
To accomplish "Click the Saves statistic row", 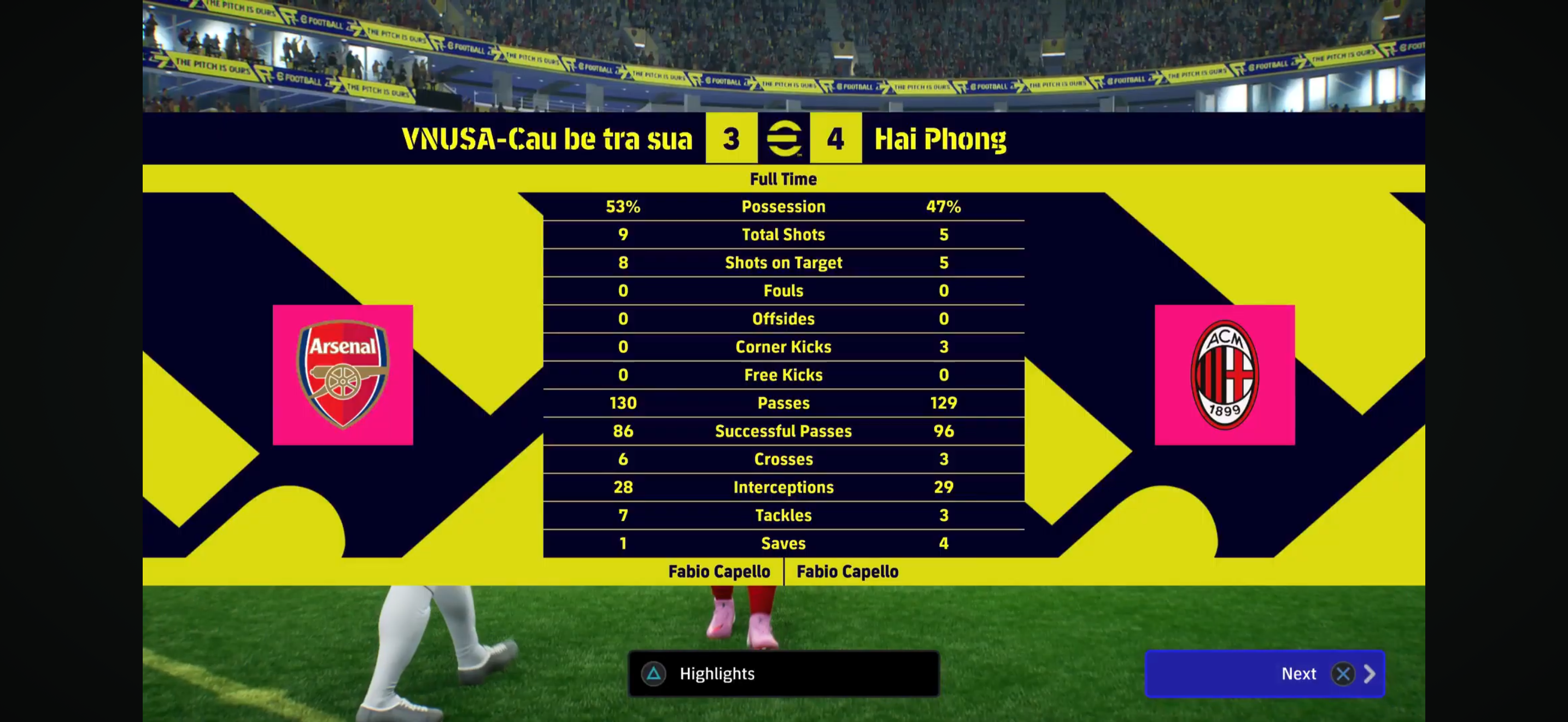I will point(783,543).
